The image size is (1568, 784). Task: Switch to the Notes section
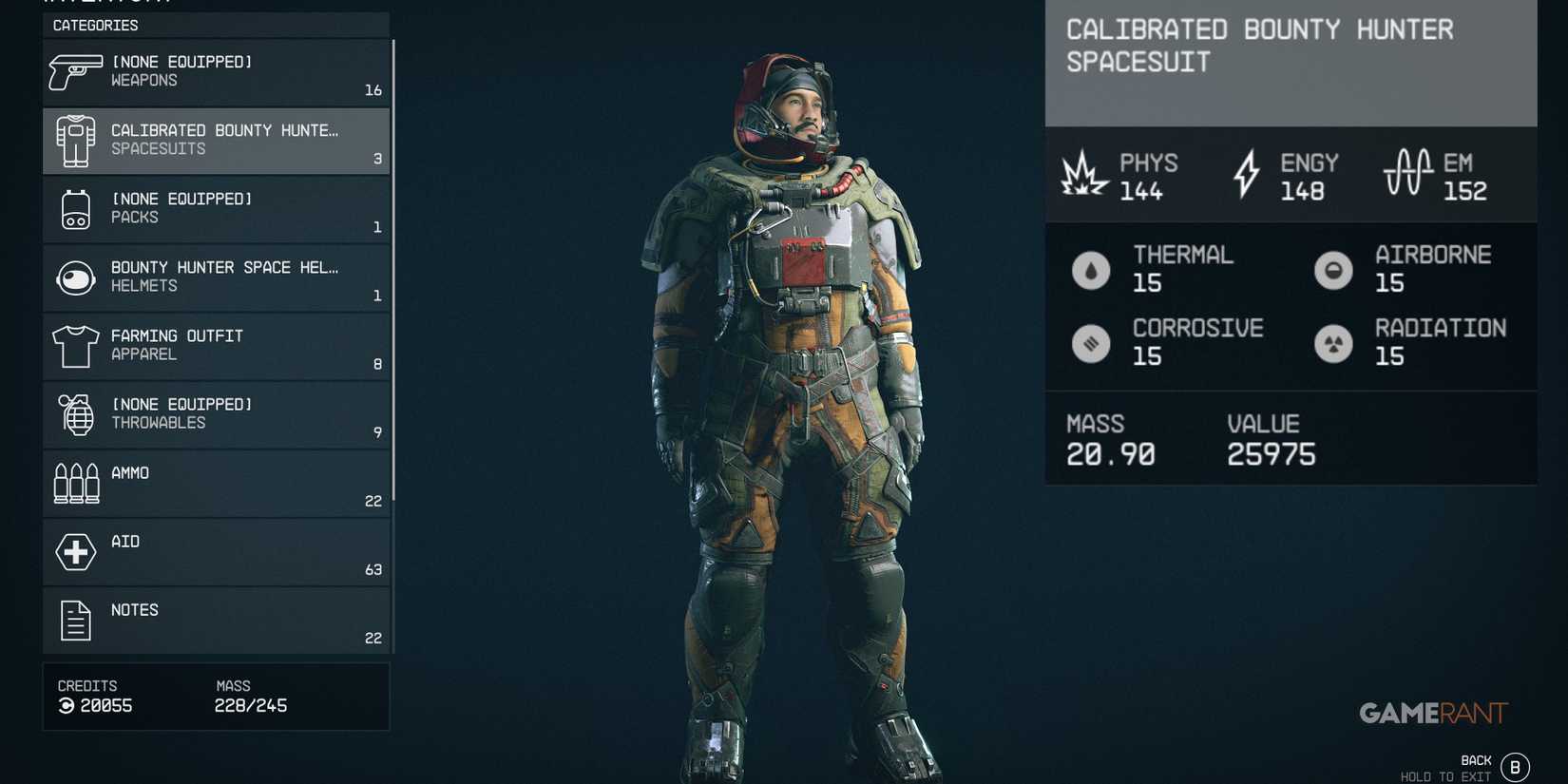tap(216, 620)
